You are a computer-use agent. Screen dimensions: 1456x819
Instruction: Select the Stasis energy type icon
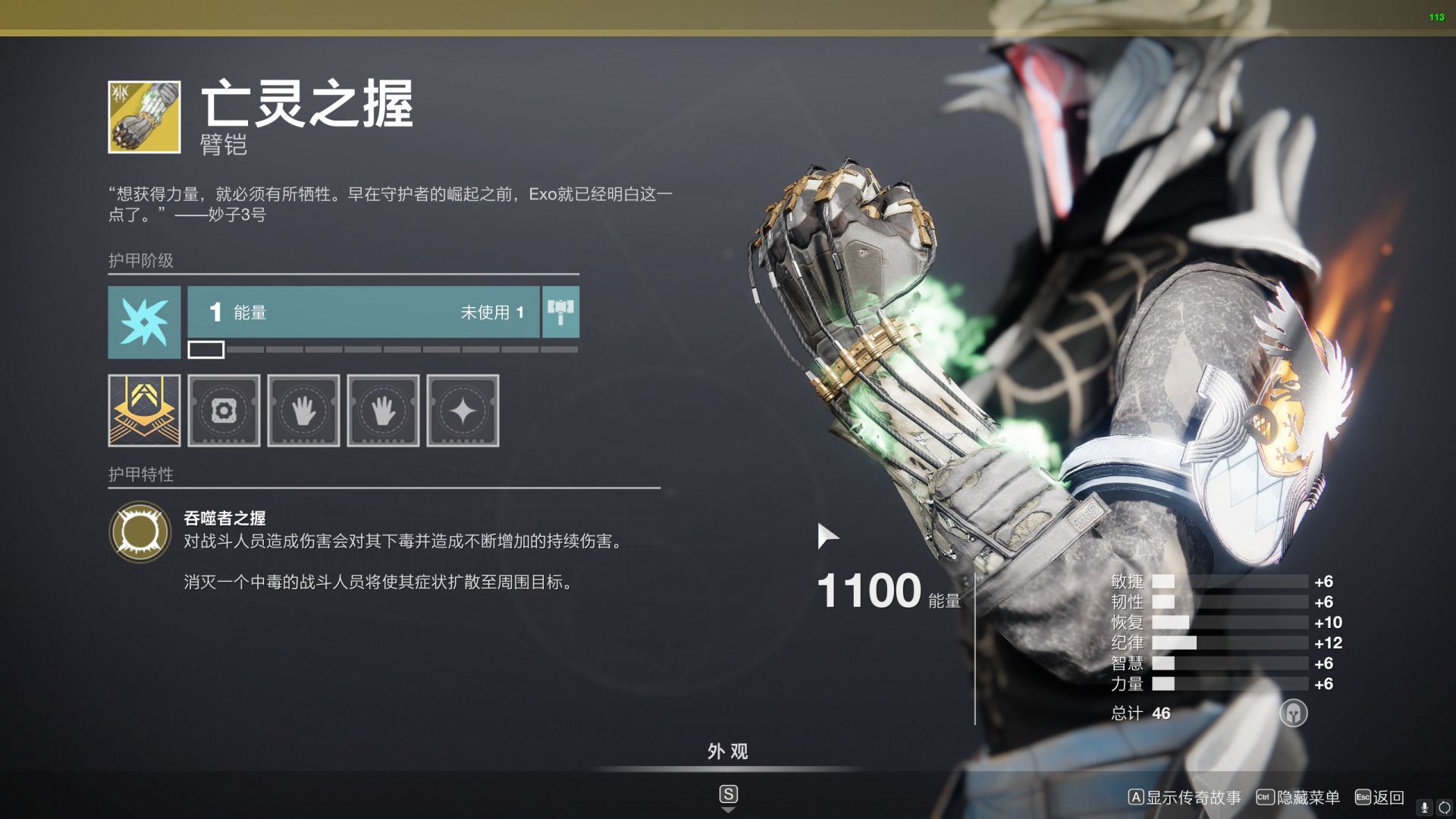(144, 322)
